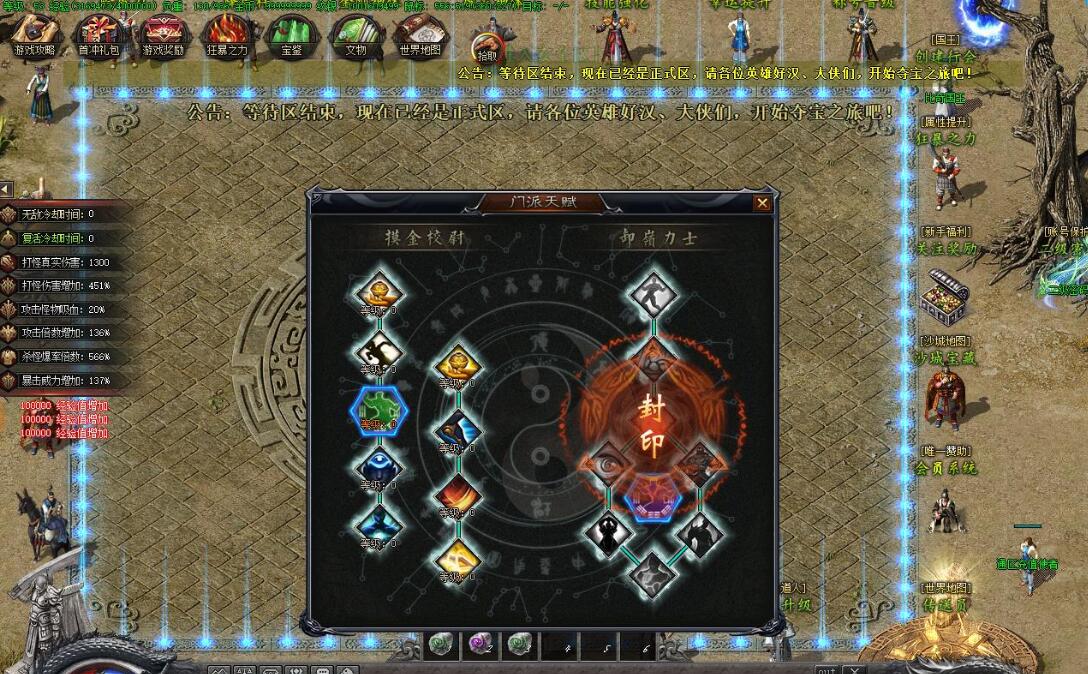1088x674 pixels.
Task: Close the 门派天赋 talent window
Action: 763,203
